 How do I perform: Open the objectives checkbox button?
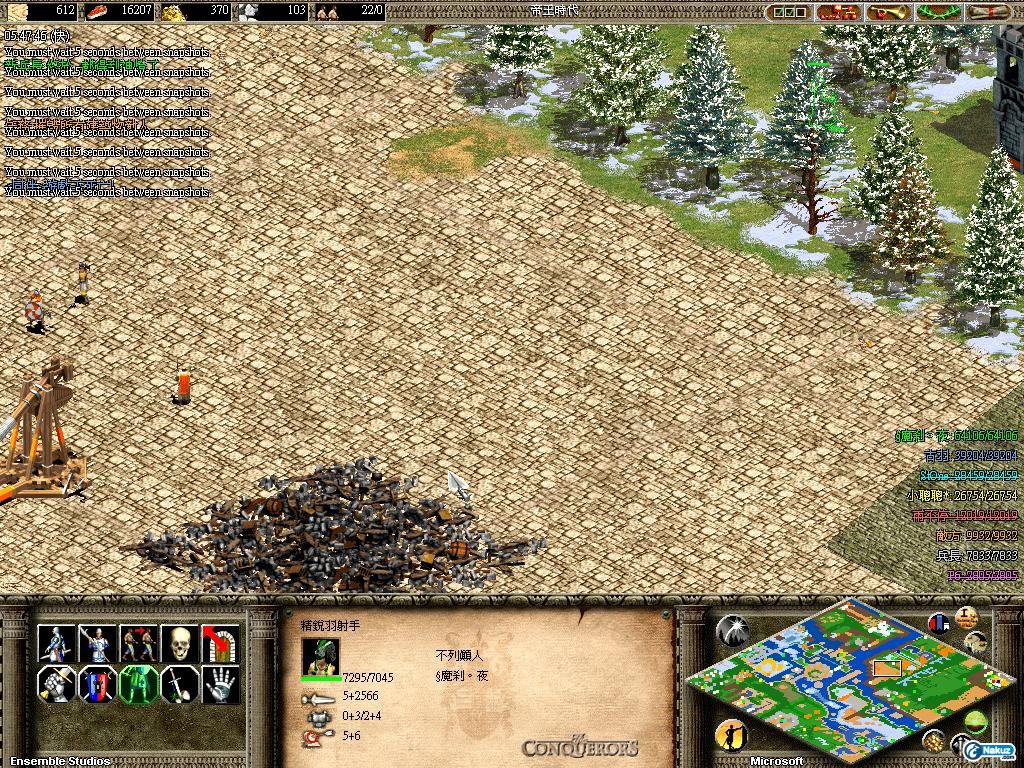click(x=790, y=12)
